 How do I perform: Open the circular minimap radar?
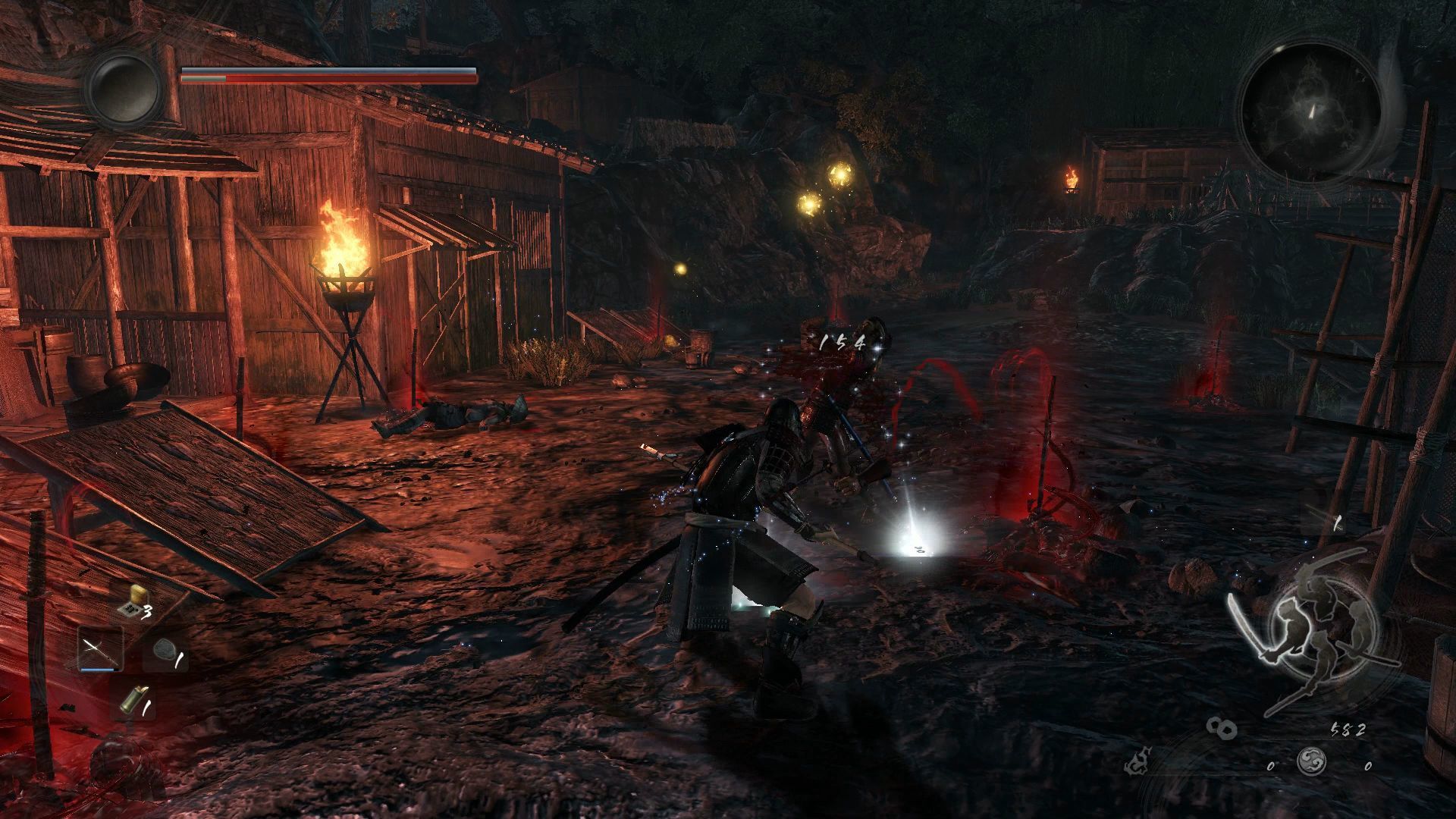1310,112
